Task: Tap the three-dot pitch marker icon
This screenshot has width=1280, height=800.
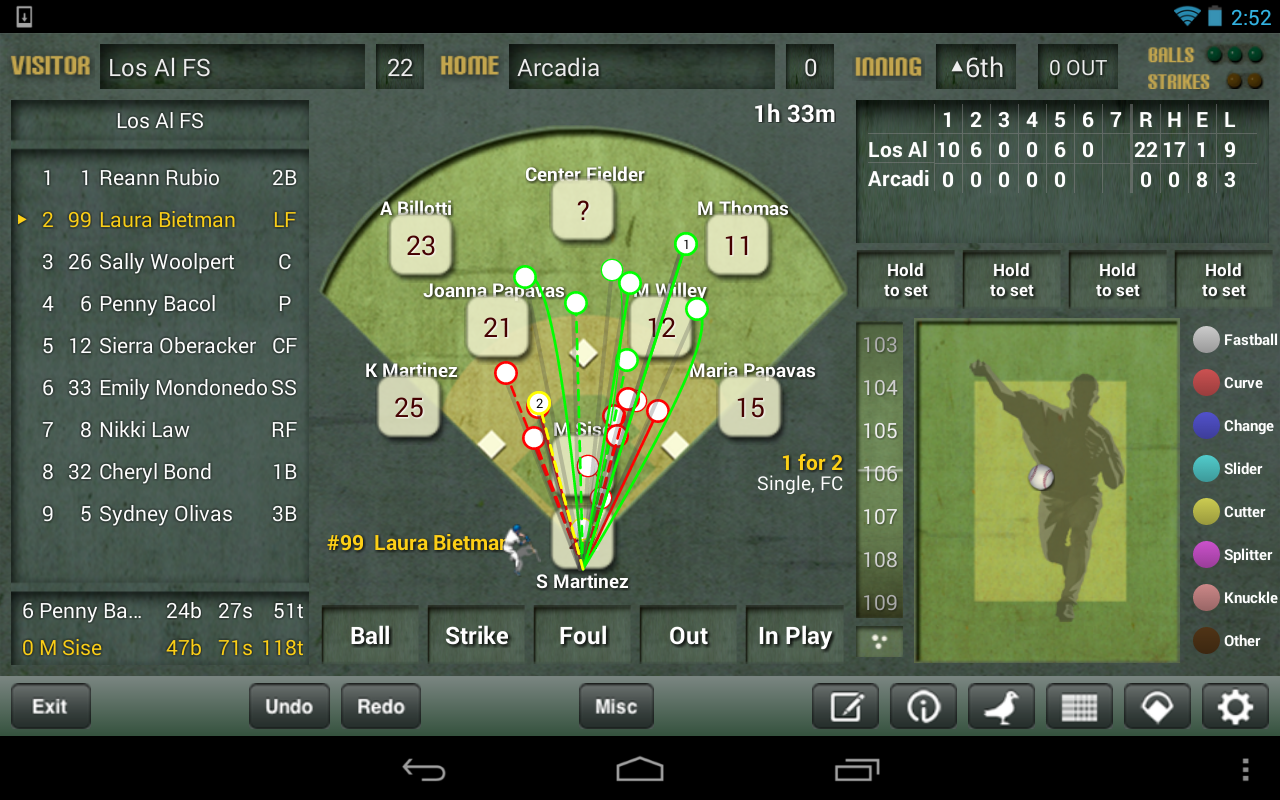Action: [879, 641]
